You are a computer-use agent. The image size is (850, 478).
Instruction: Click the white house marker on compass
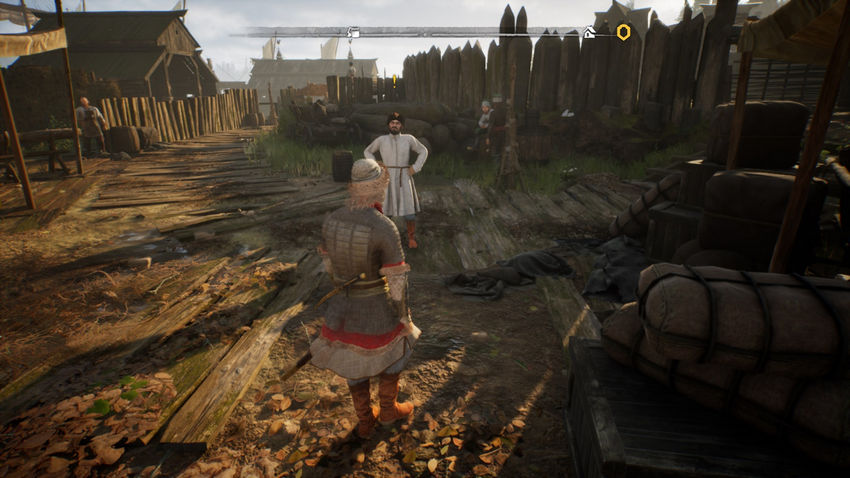(590, 33)
